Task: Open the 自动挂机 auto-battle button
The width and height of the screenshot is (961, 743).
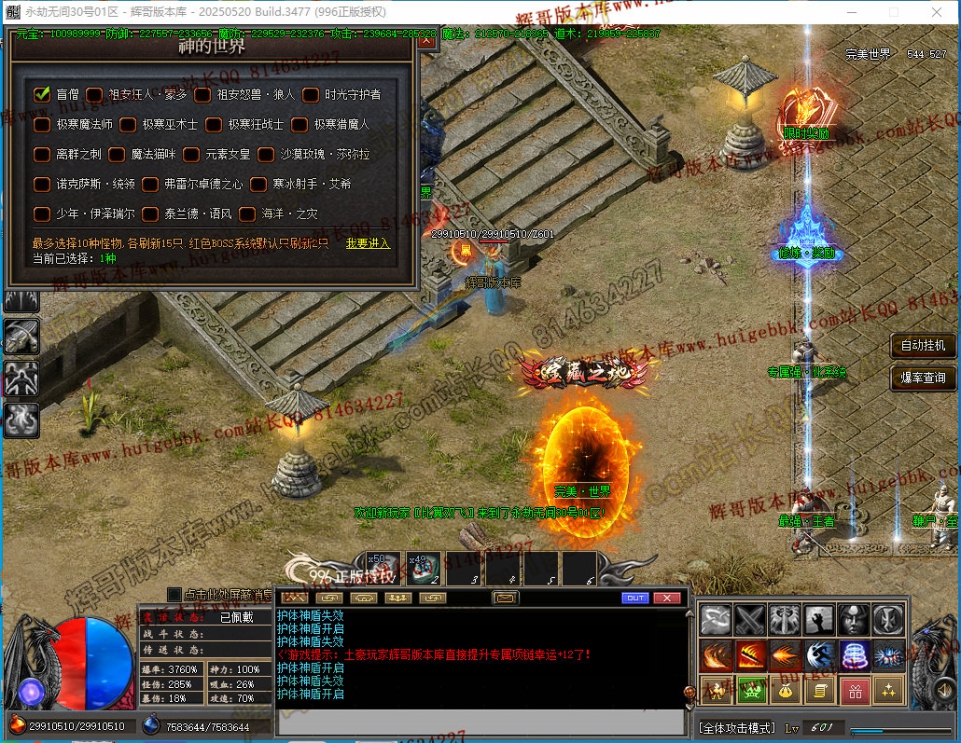Action: tap(924, 346)
